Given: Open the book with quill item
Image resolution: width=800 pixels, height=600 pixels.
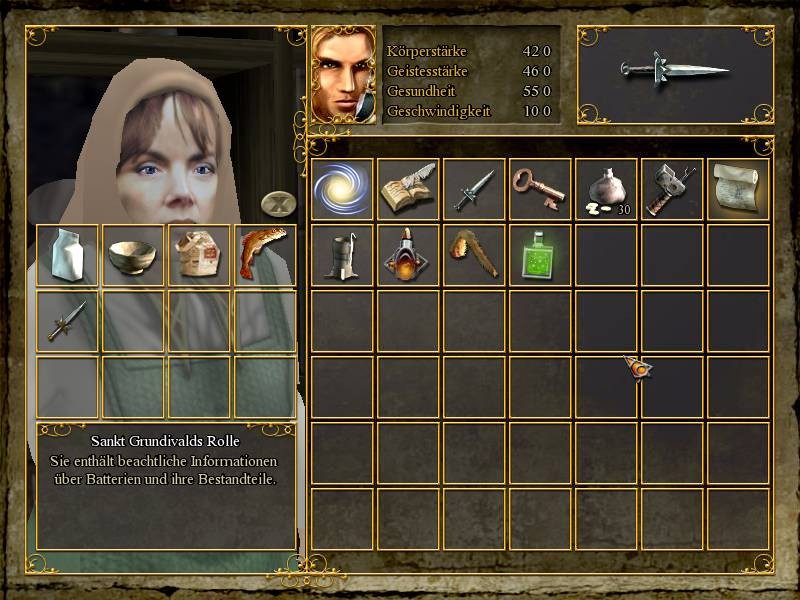Looking at the screenshot, I should tap(408, 189).
